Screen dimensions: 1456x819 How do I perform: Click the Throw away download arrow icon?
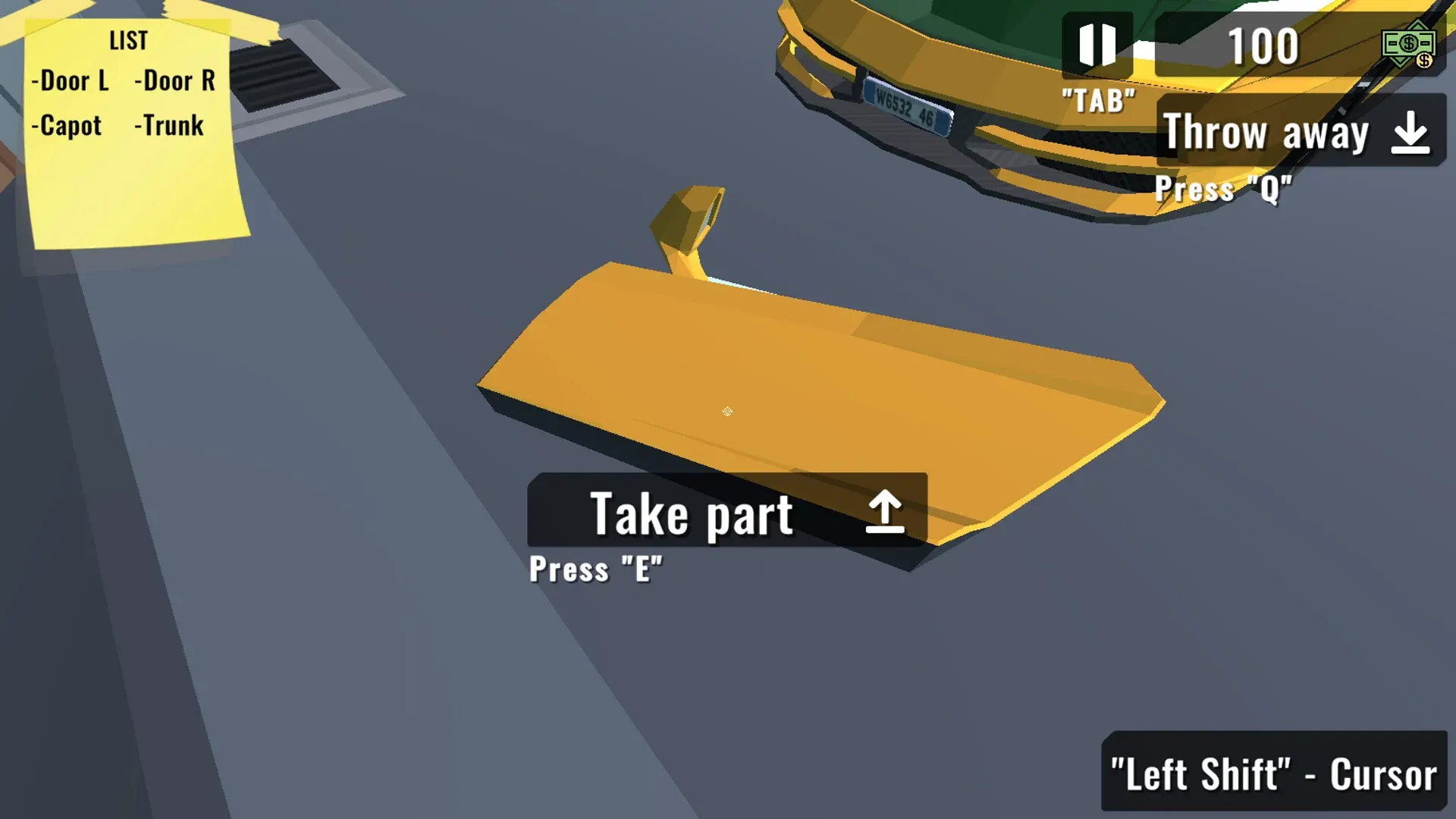(1409, 132)
